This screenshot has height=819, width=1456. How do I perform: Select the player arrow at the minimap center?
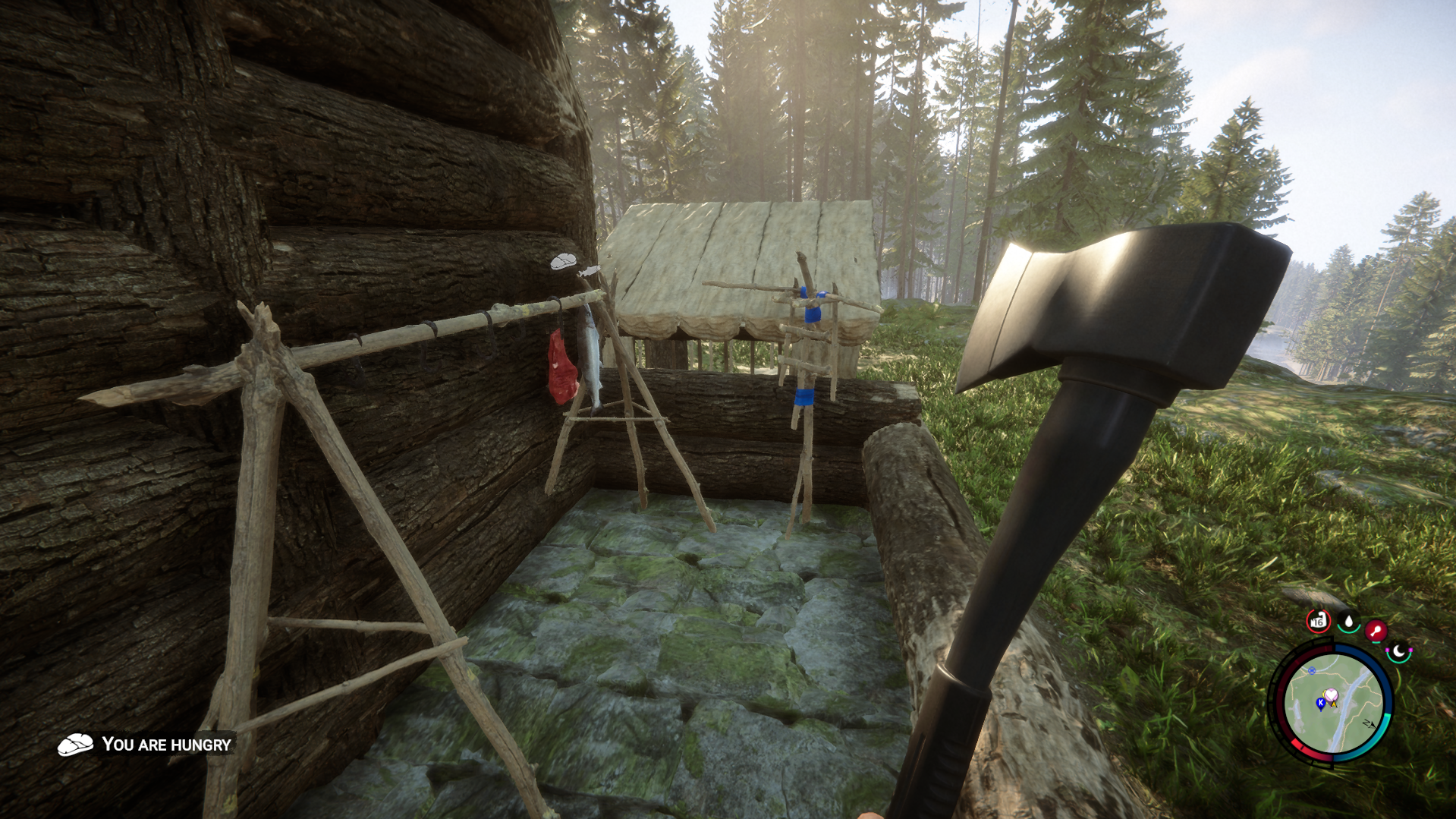tap(1335, 705)
